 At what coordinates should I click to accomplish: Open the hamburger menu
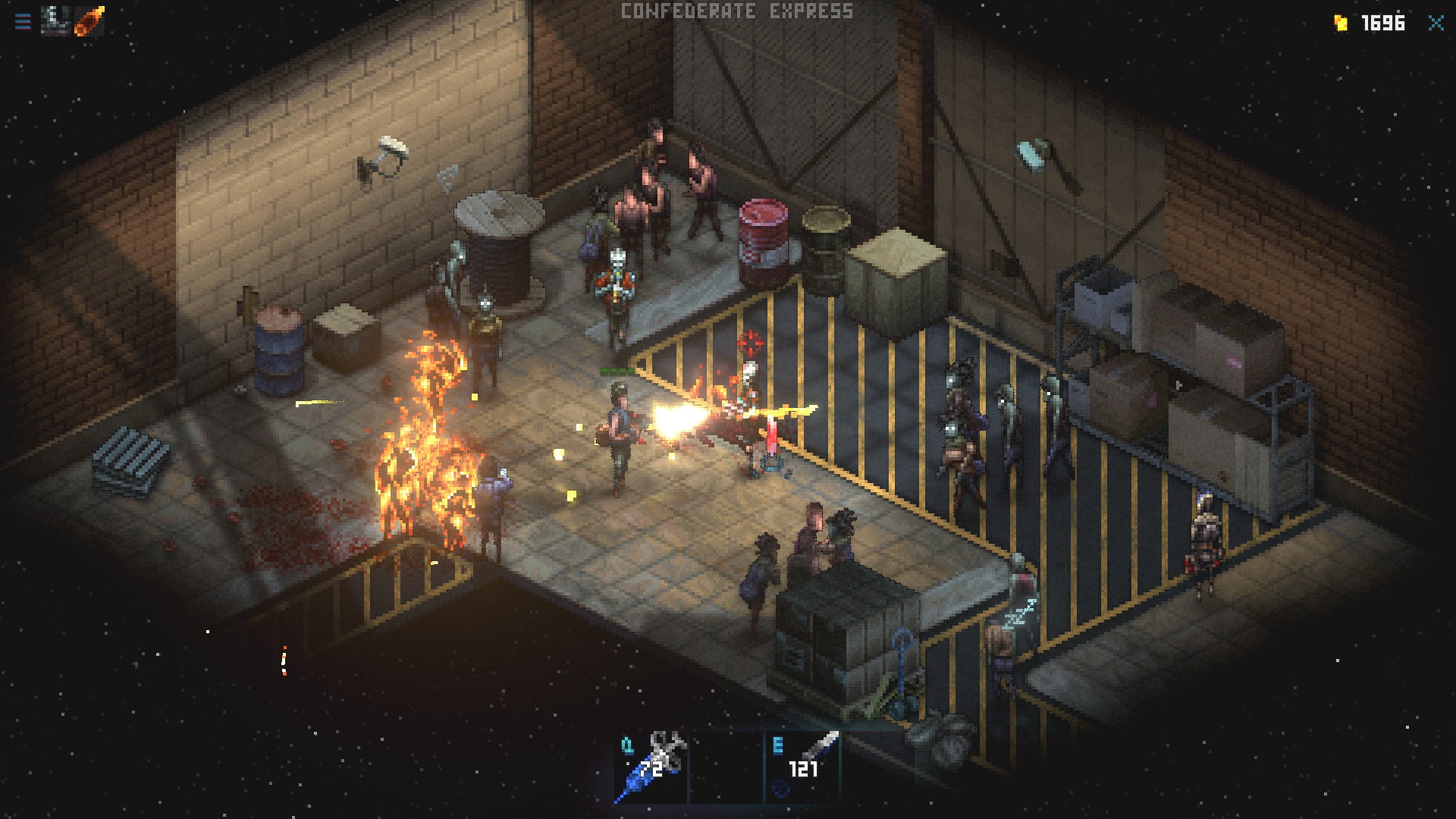23,21
